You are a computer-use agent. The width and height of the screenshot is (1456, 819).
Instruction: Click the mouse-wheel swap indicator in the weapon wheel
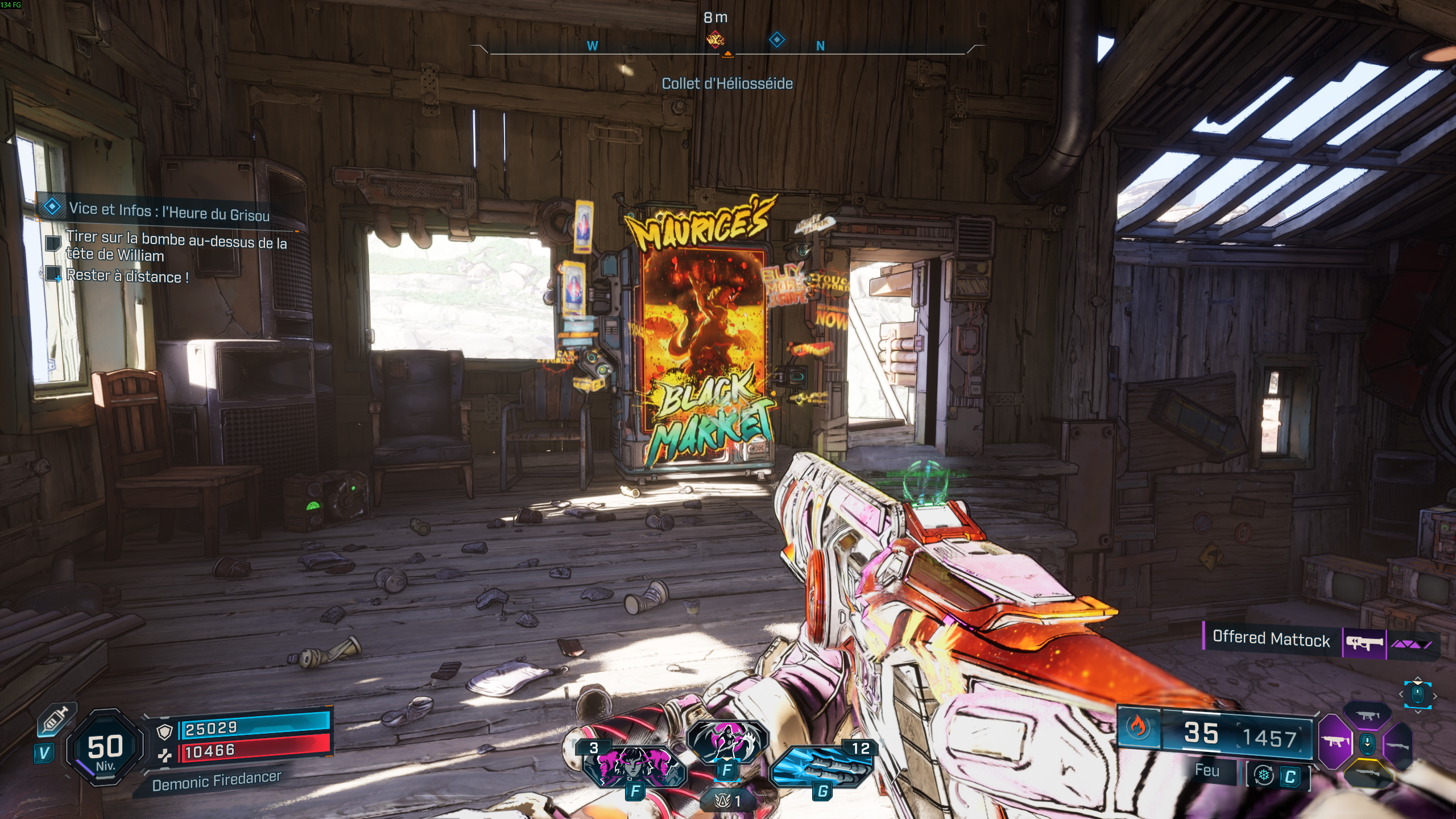pyautogui.click(x=1367, y=744)
